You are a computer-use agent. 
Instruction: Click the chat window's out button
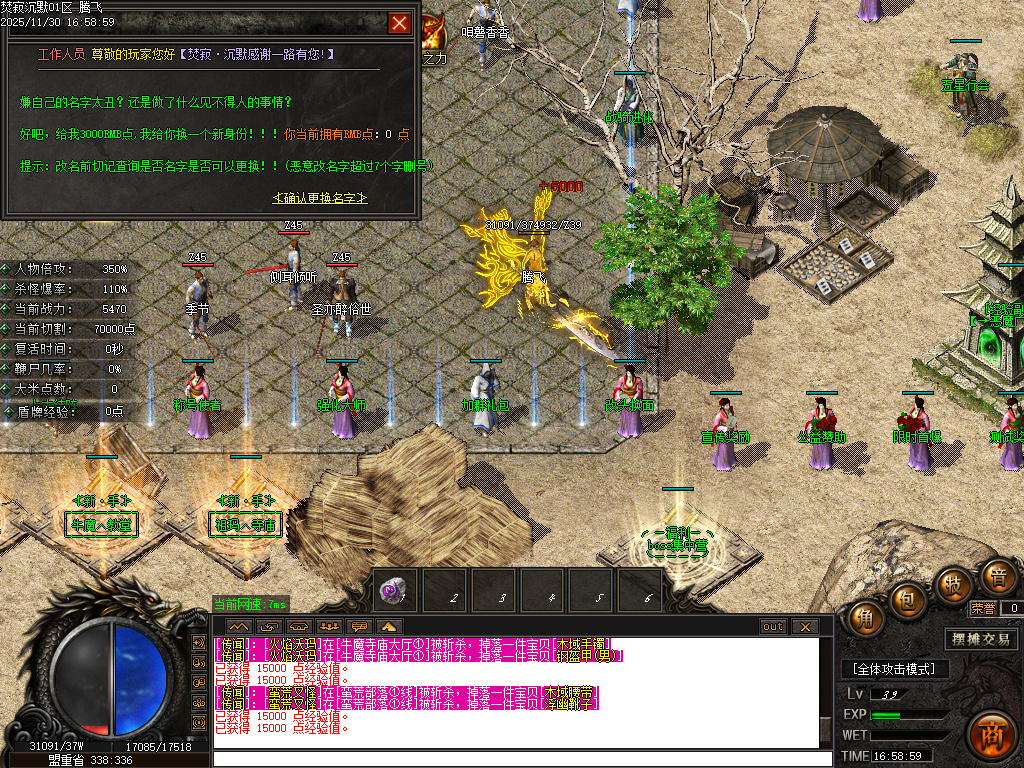point(773,627)
